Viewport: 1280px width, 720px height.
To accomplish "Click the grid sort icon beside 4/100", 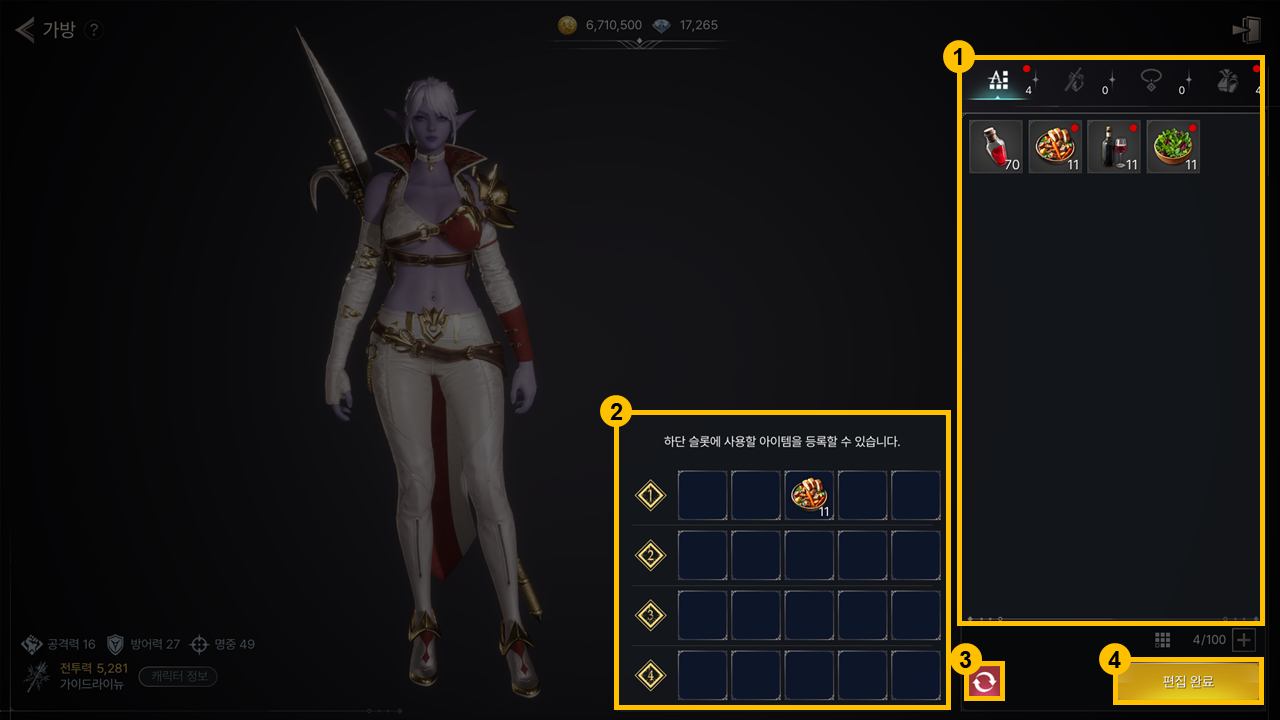I will [1162, 640].
